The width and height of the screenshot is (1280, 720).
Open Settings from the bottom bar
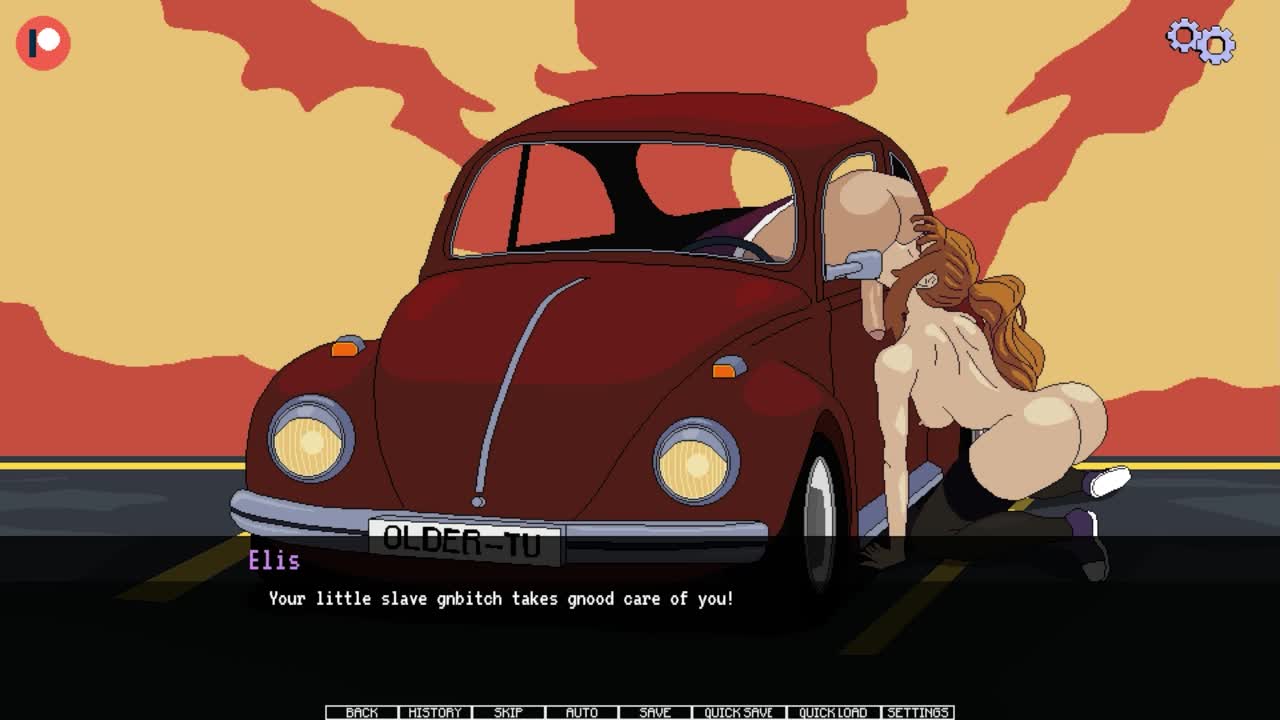tap(917, 712)
